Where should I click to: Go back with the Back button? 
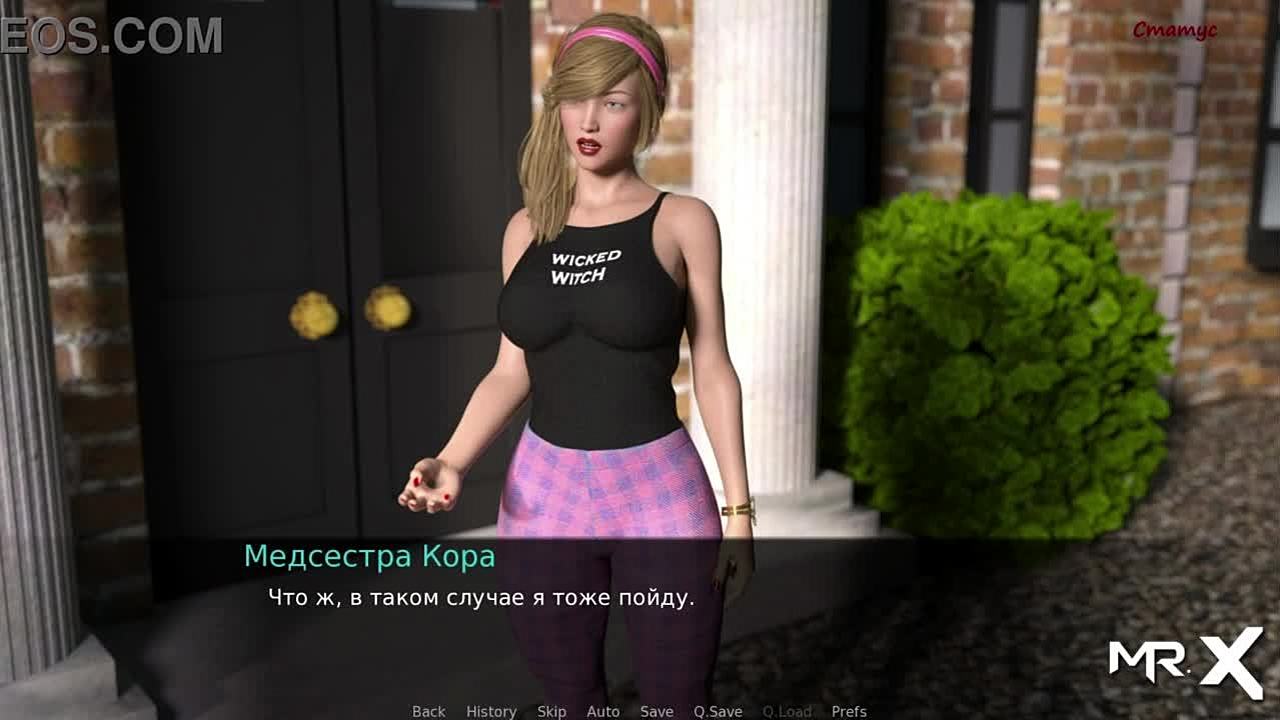pos(428,711)
